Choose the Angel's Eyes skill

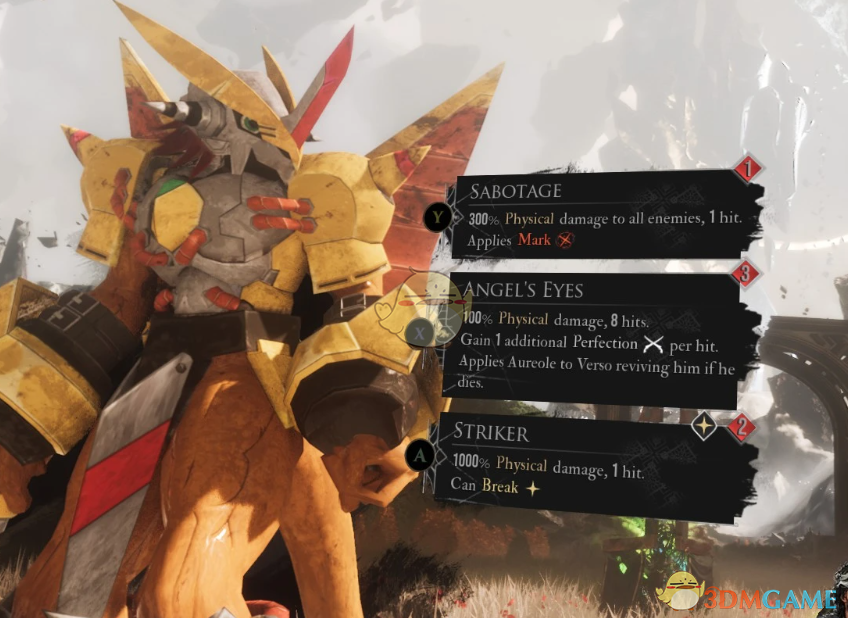pyautogui.click(x=598, y=337)
